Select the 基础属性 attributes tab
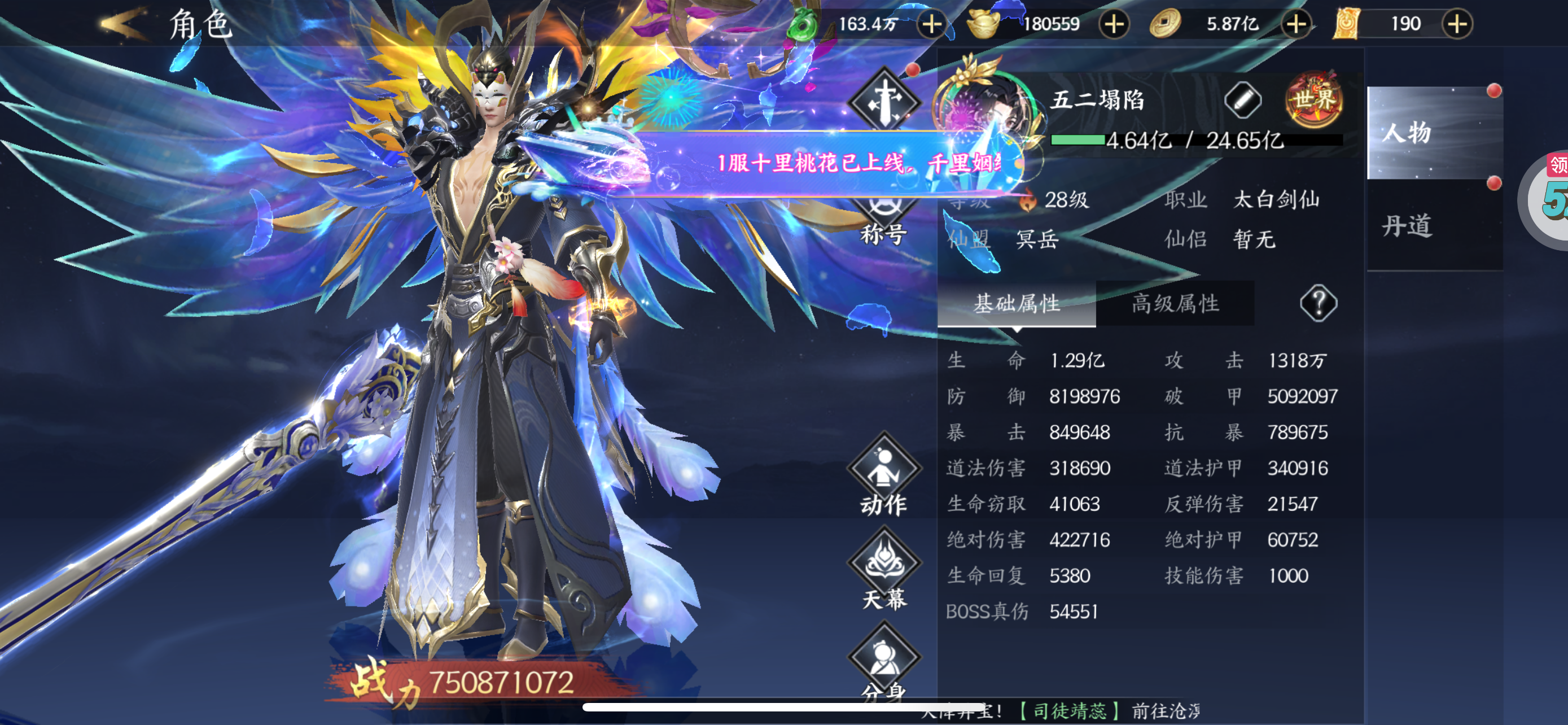1568x725 pixels. 1017,303
